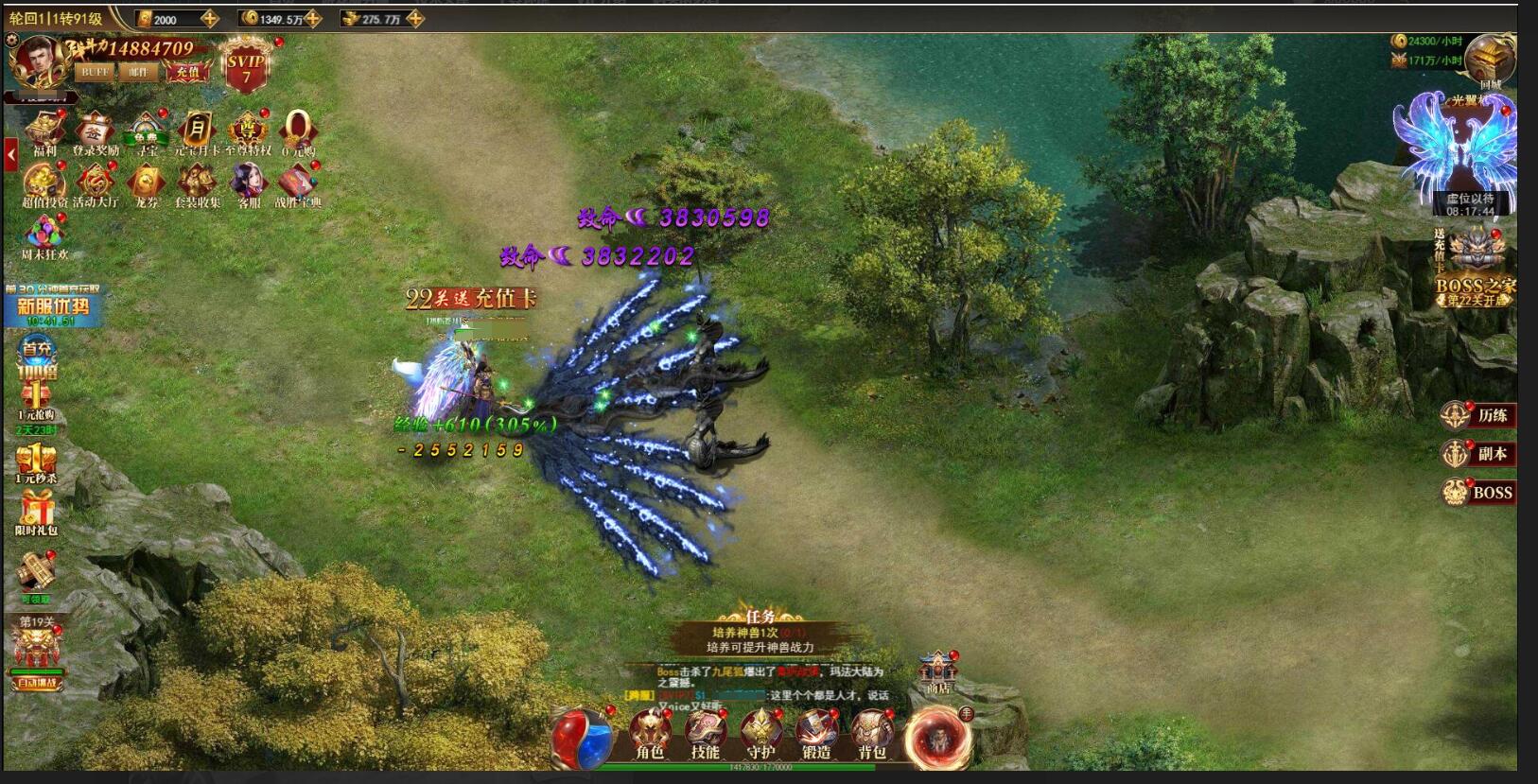
Task: Open the 锻造 forging menu
Action: tap(815, 734)
